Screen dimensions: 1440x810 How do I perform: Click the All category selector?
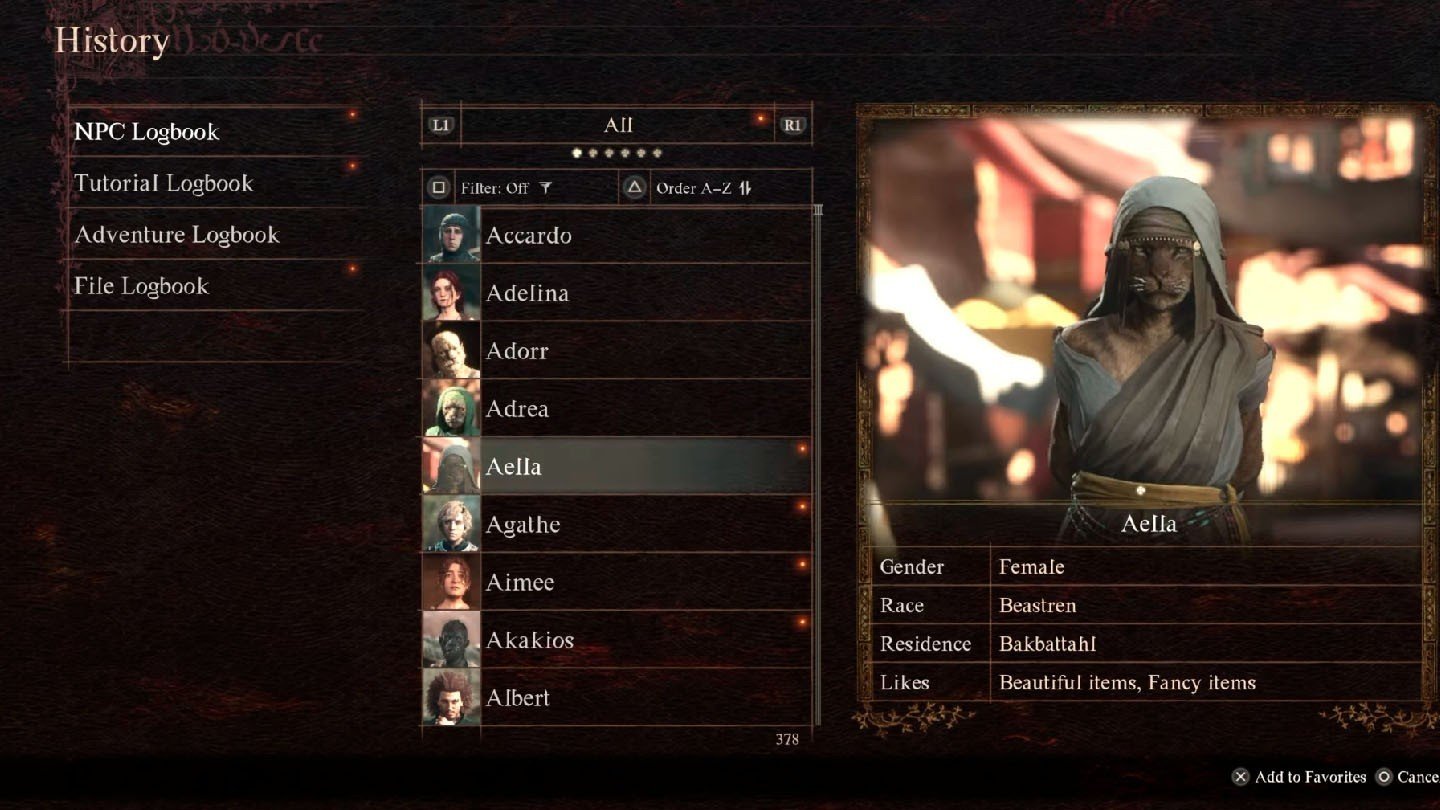(617, 125)
